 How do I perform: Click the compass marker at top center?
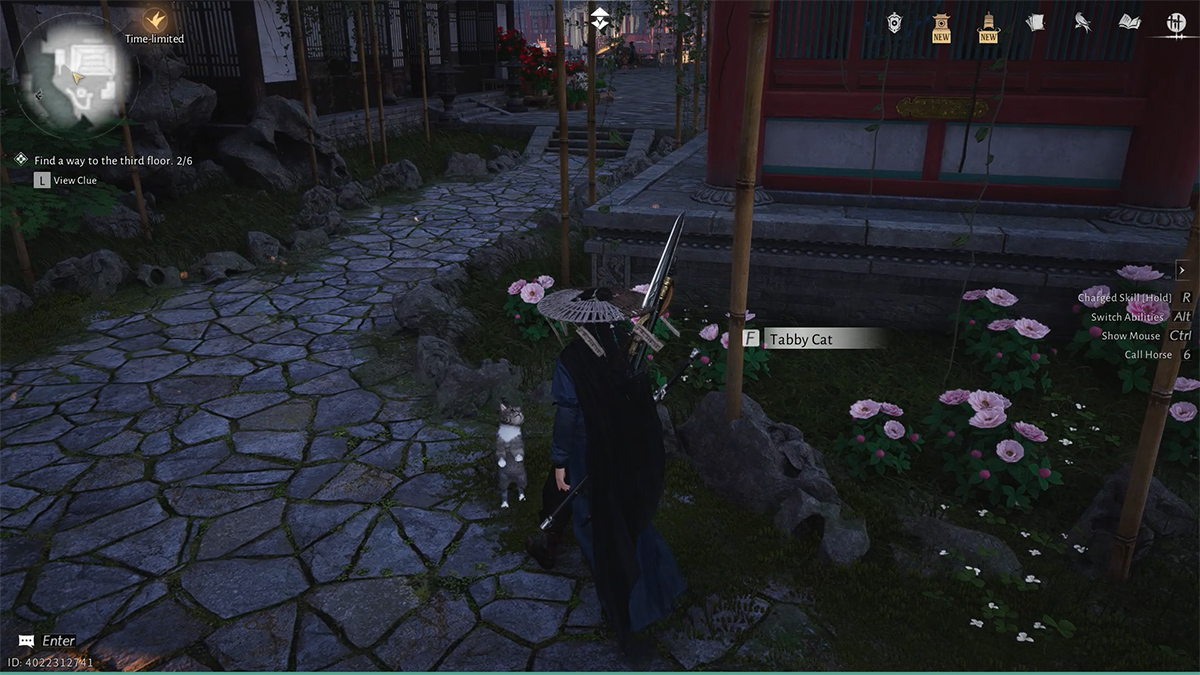[x=599, y=17]
